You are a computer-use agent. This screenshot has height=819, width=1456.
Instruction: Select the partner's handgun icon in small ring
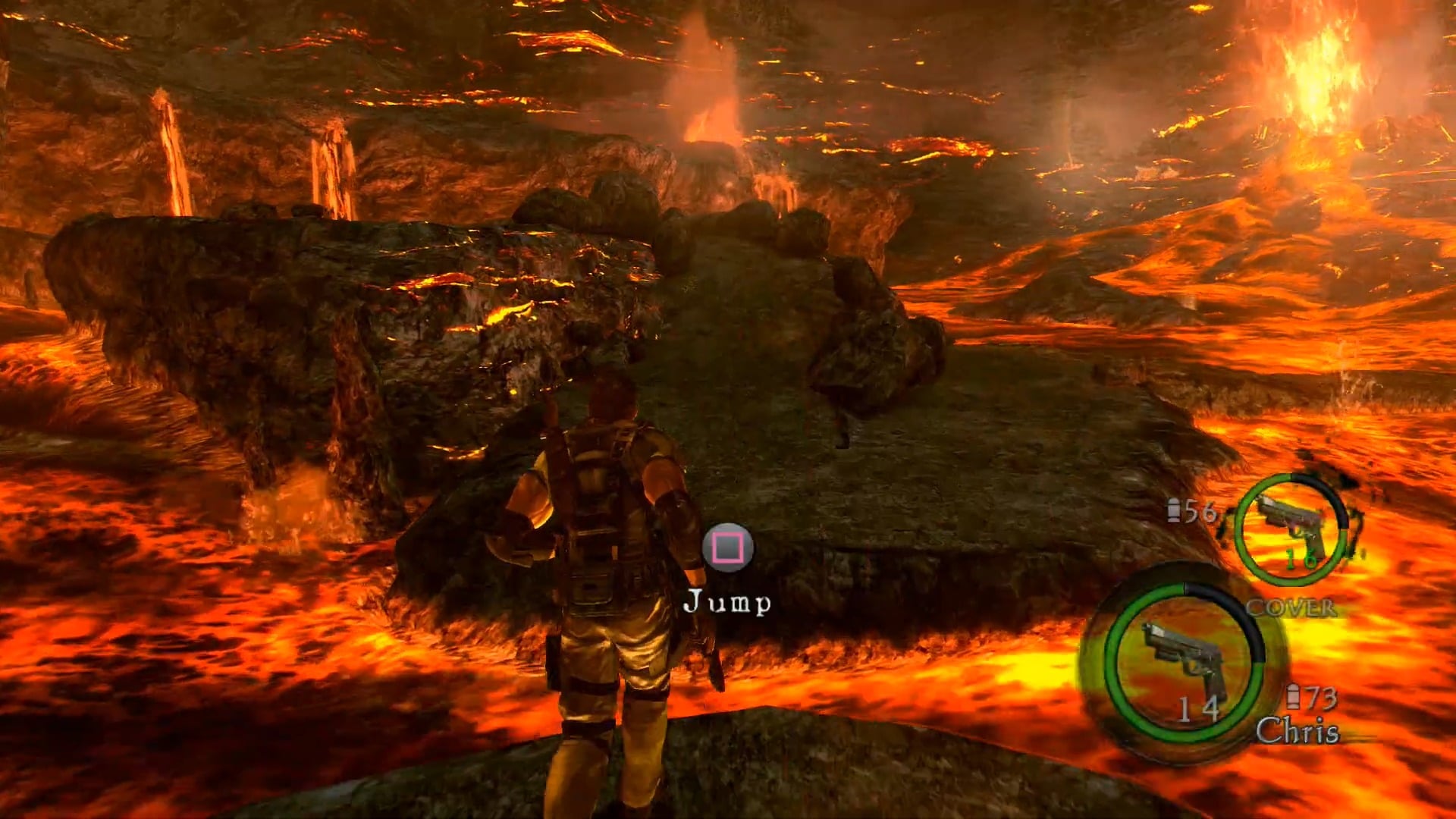(1290, 525)
